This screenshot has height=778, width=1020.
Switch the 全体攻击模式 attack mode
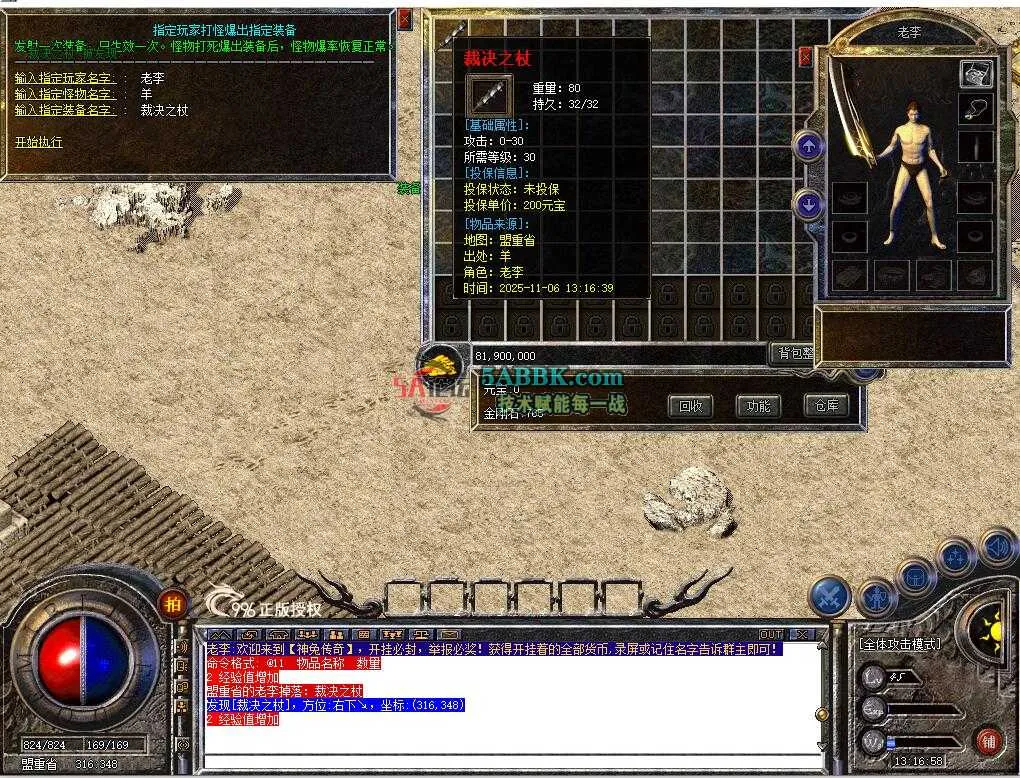tap(900, 644)
